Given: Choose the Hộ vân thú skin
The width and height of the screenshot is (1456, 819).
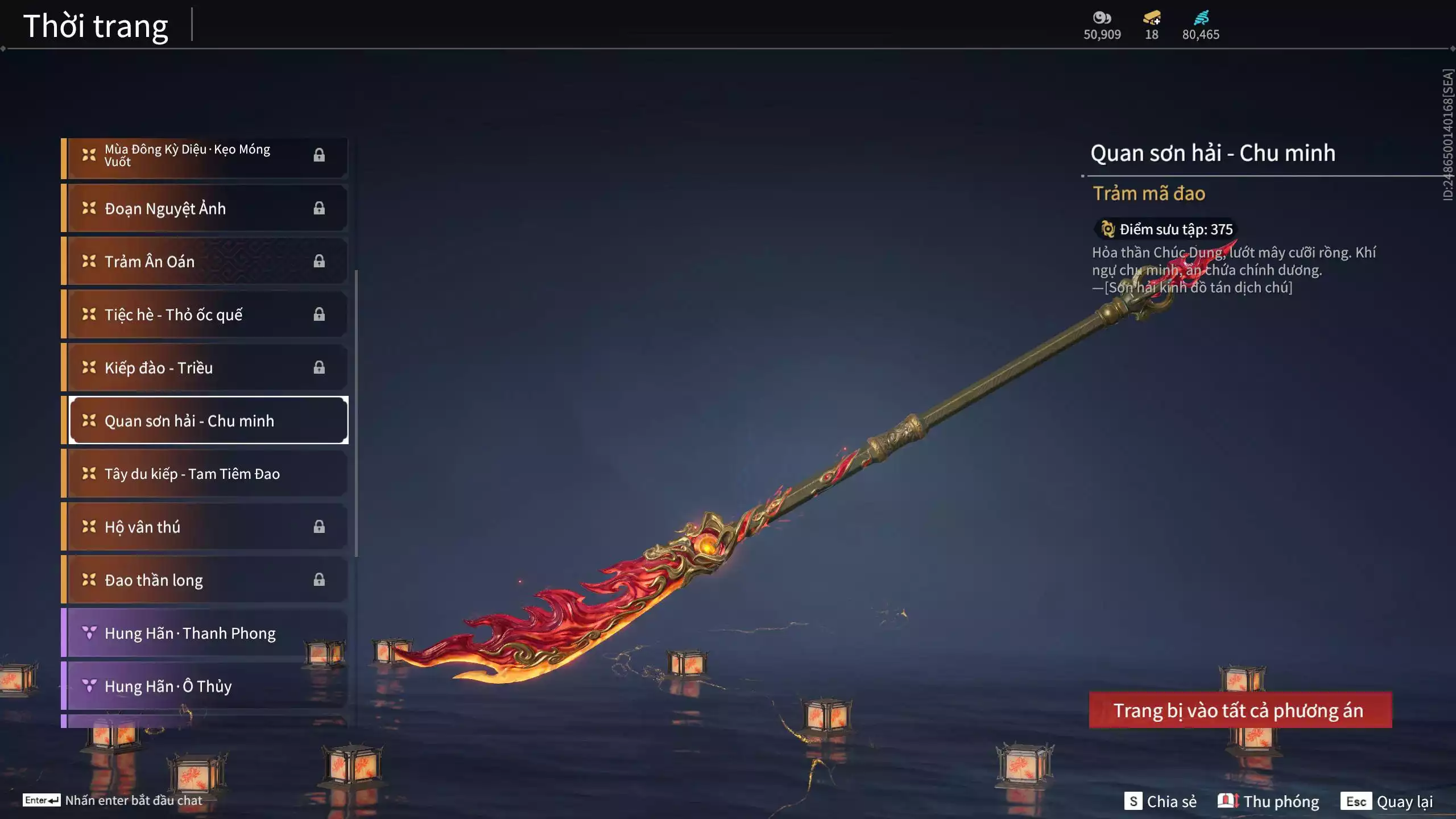Looking at the screenshot, I should (x=205, y=527).
